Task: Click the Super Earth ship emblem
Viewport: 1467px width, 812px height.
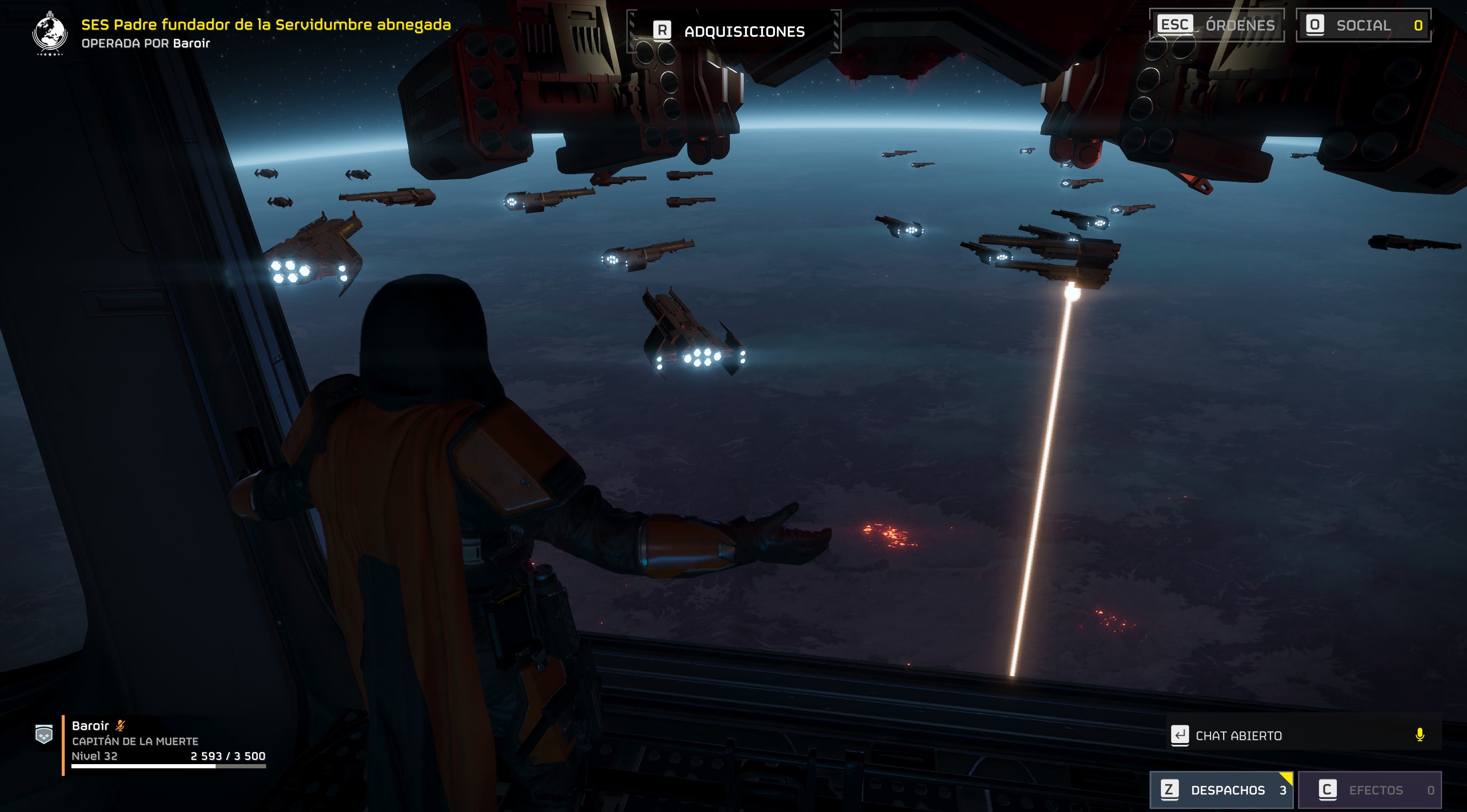Action: coord(50,33)
